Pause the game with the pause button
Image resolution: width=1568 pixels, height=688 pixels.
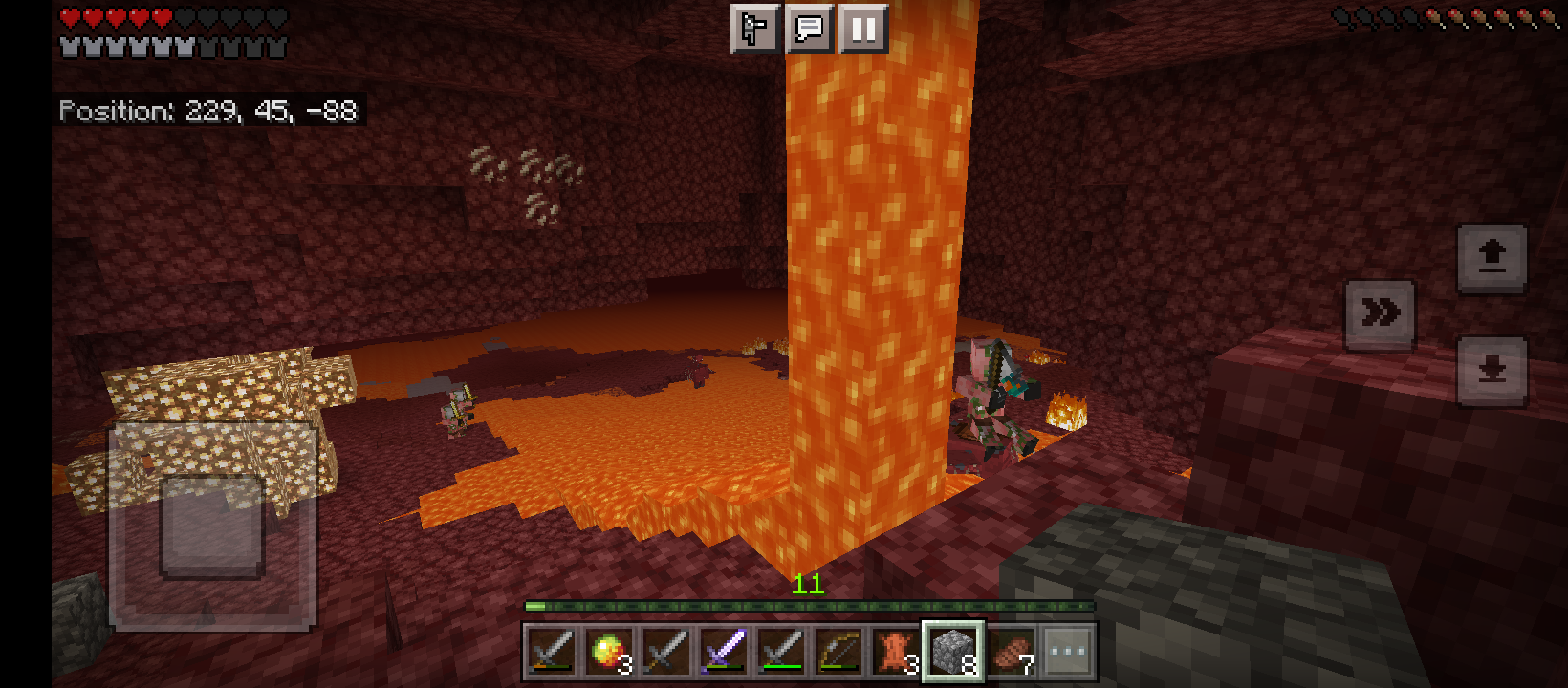coord(863,30)
